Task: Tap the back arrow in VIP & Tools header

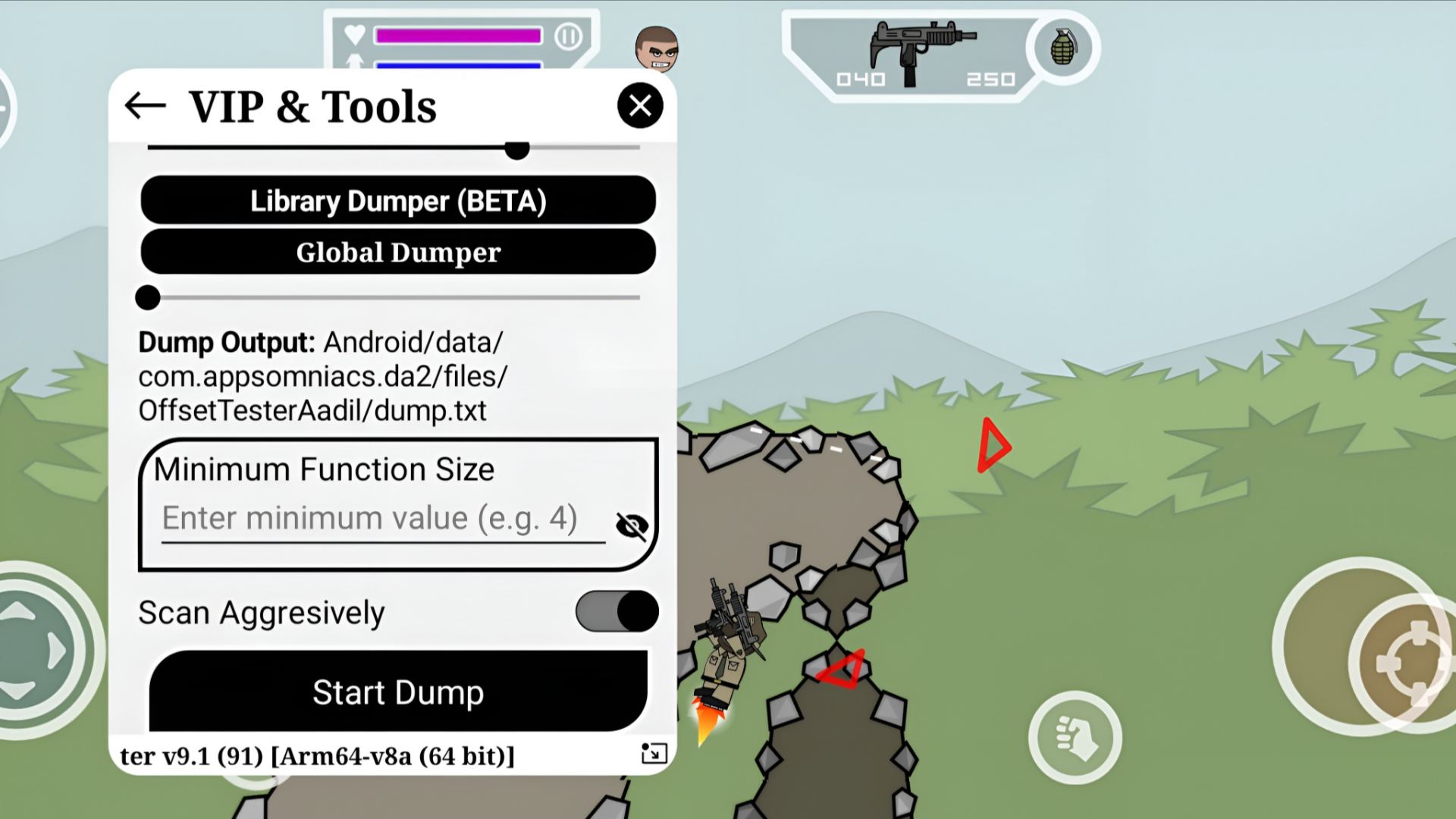Action: point(146,105)
